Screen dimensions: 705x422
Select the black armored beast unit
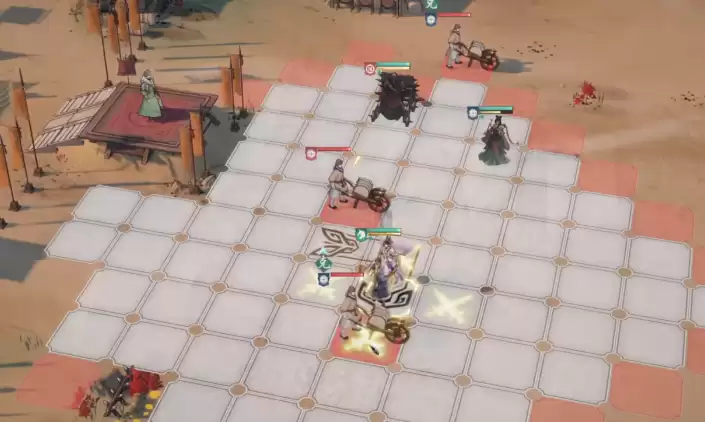click(x=392, y=100)
